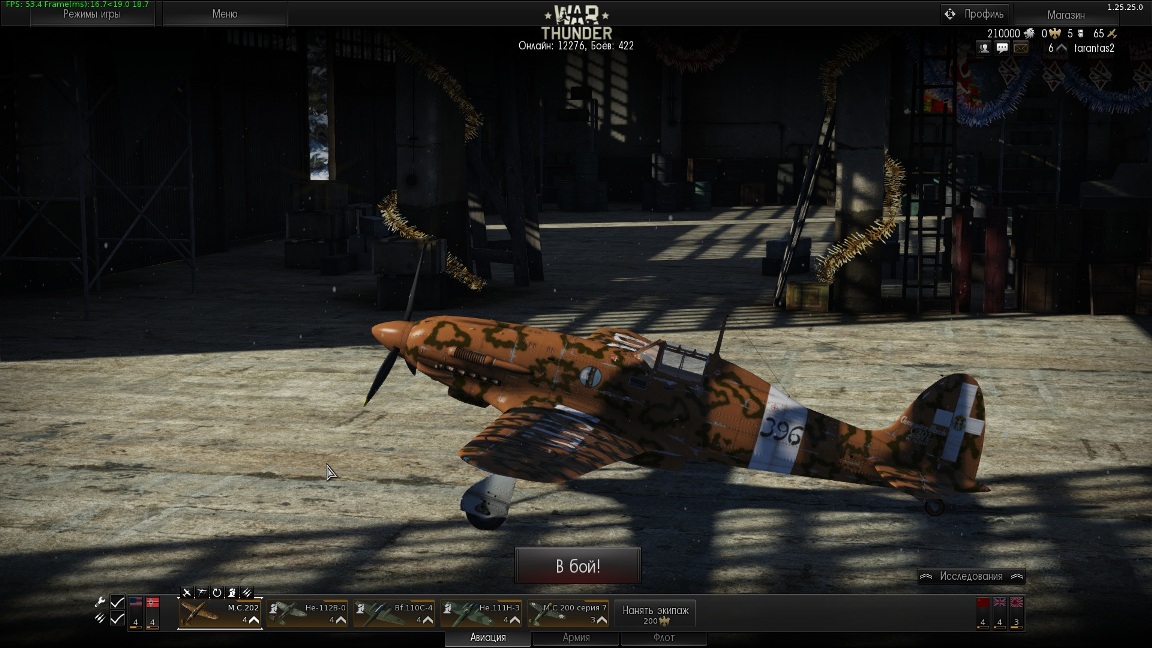Open the mail envelope icon
1152x648 pixels.
point(1021,47)
